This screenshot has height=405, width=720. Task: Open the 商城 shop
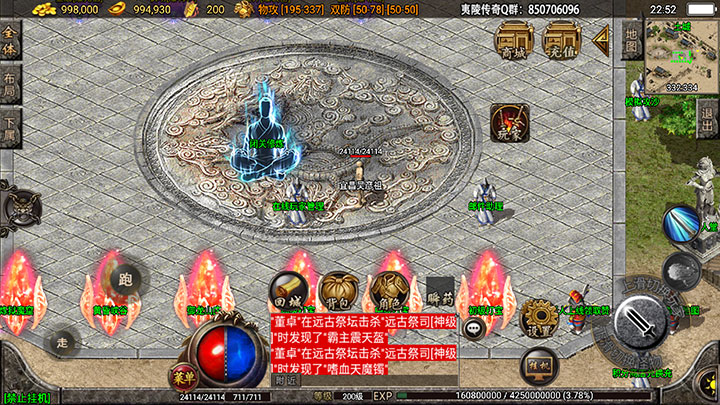(515, 41)
